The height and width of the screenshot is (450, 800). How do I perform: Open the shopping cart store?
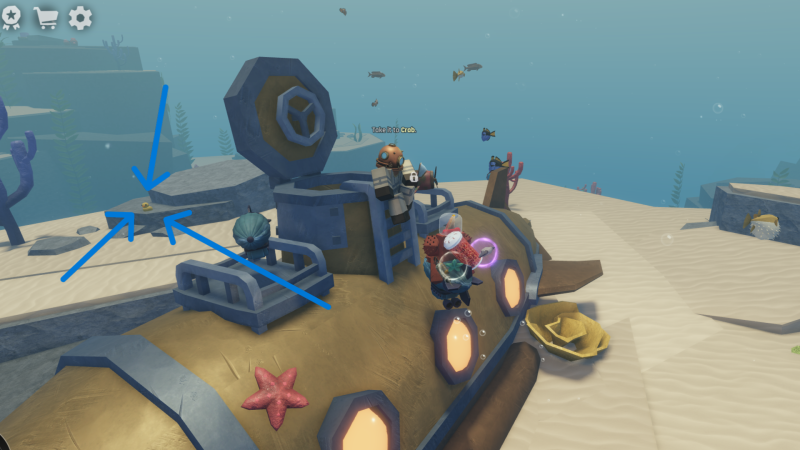coord(45,17)
